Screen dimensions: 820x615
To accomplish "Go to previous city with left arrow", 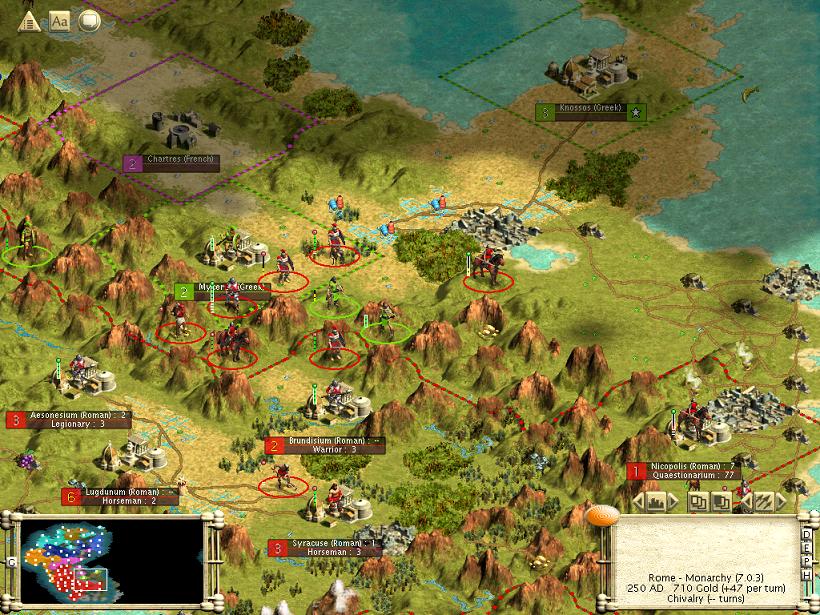I will tap(636, 502).
